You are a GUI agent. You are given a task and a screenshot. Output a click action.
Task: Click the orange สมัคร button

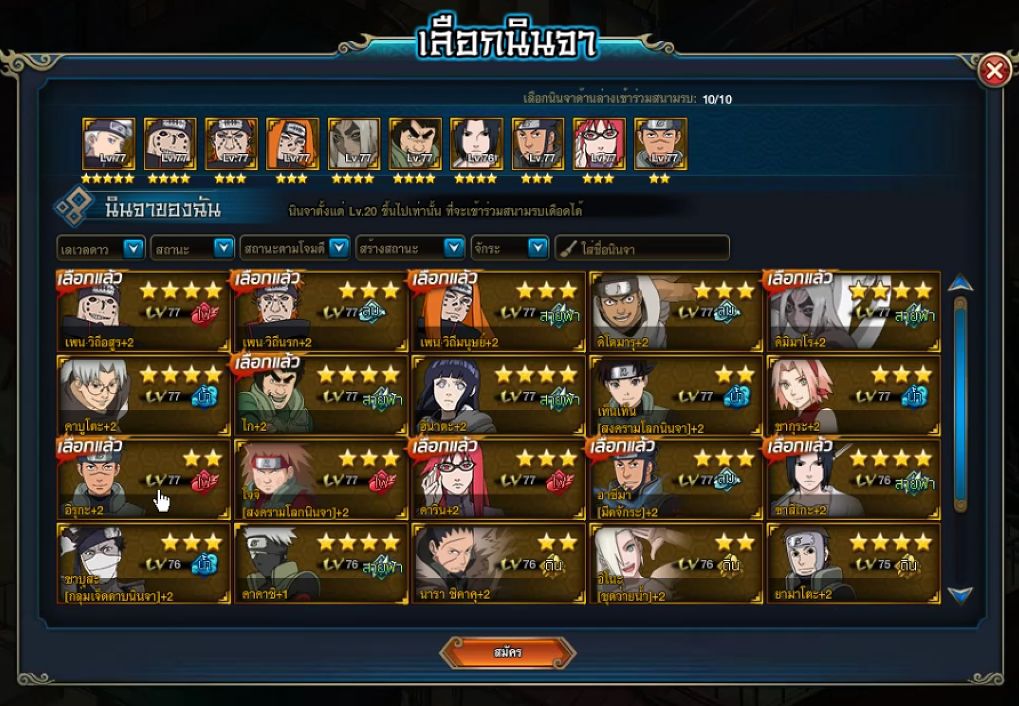tap(507, 653)
